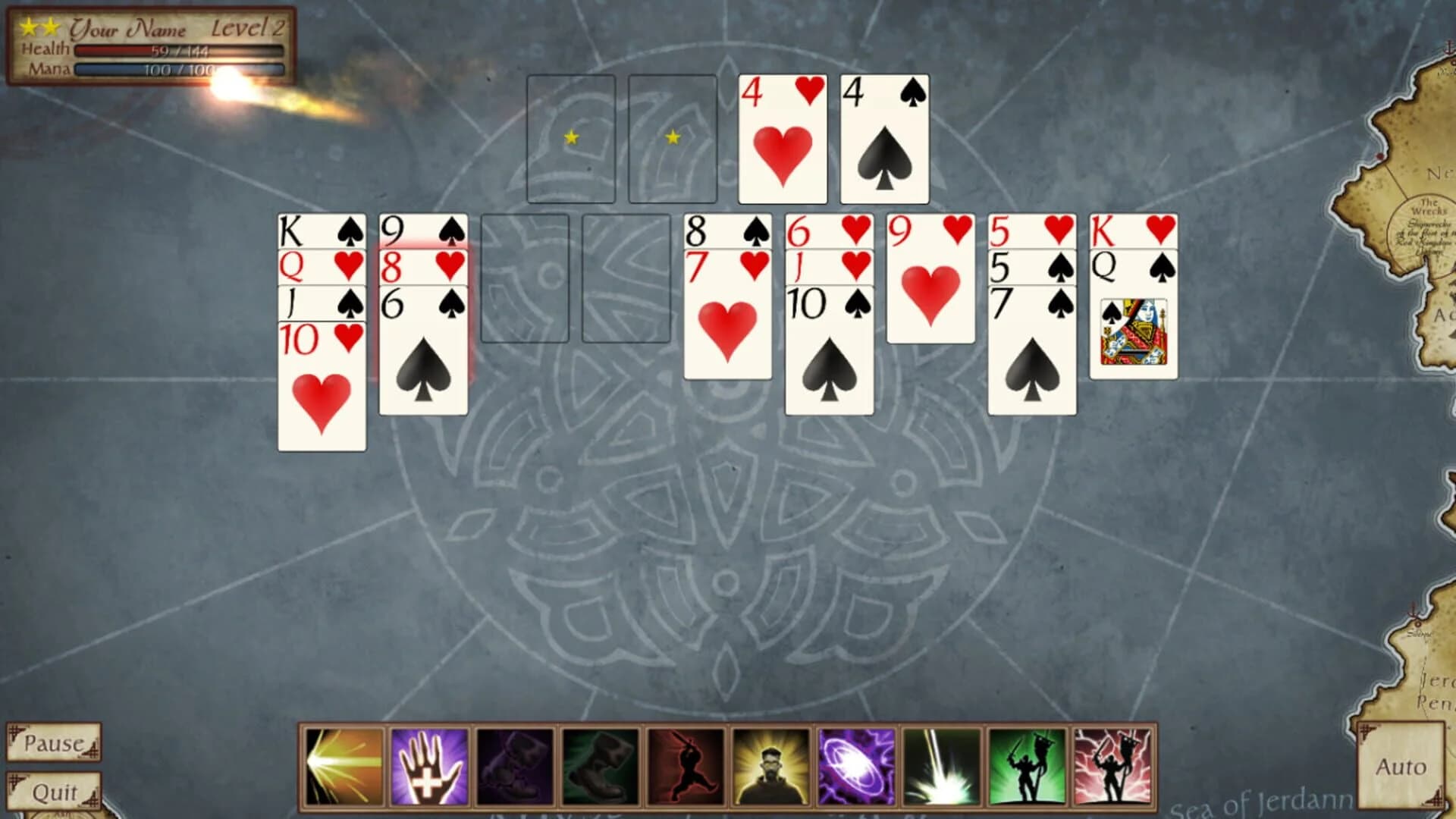Viewport: 1456px width, 819px height.
Task: Click the red Health bar
Action: [x=178, y=50]
